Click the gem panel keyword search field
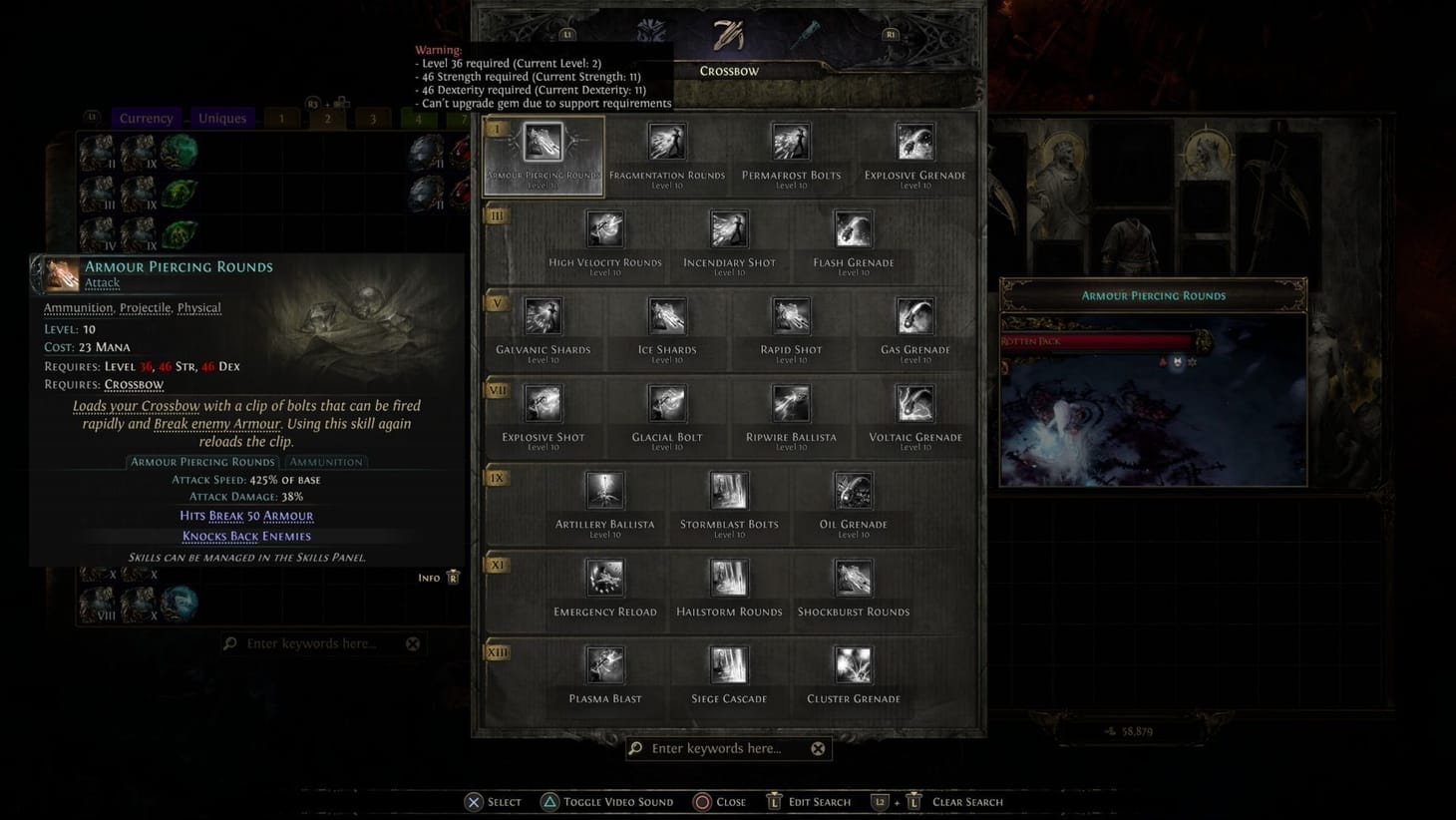The image size is (1456, 820). coord(728,748)
